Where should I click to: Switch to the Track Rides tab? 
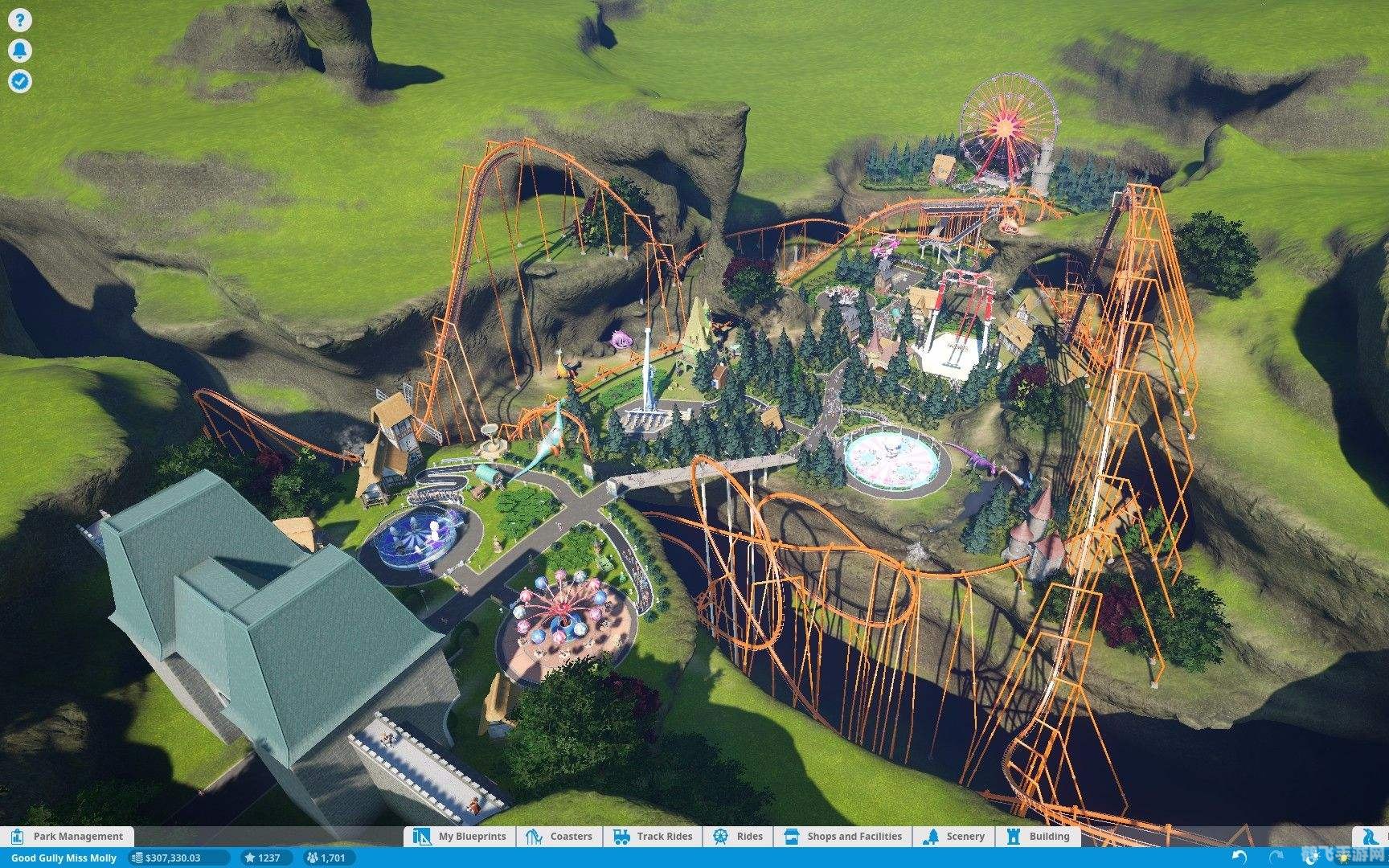pos(653,837)
